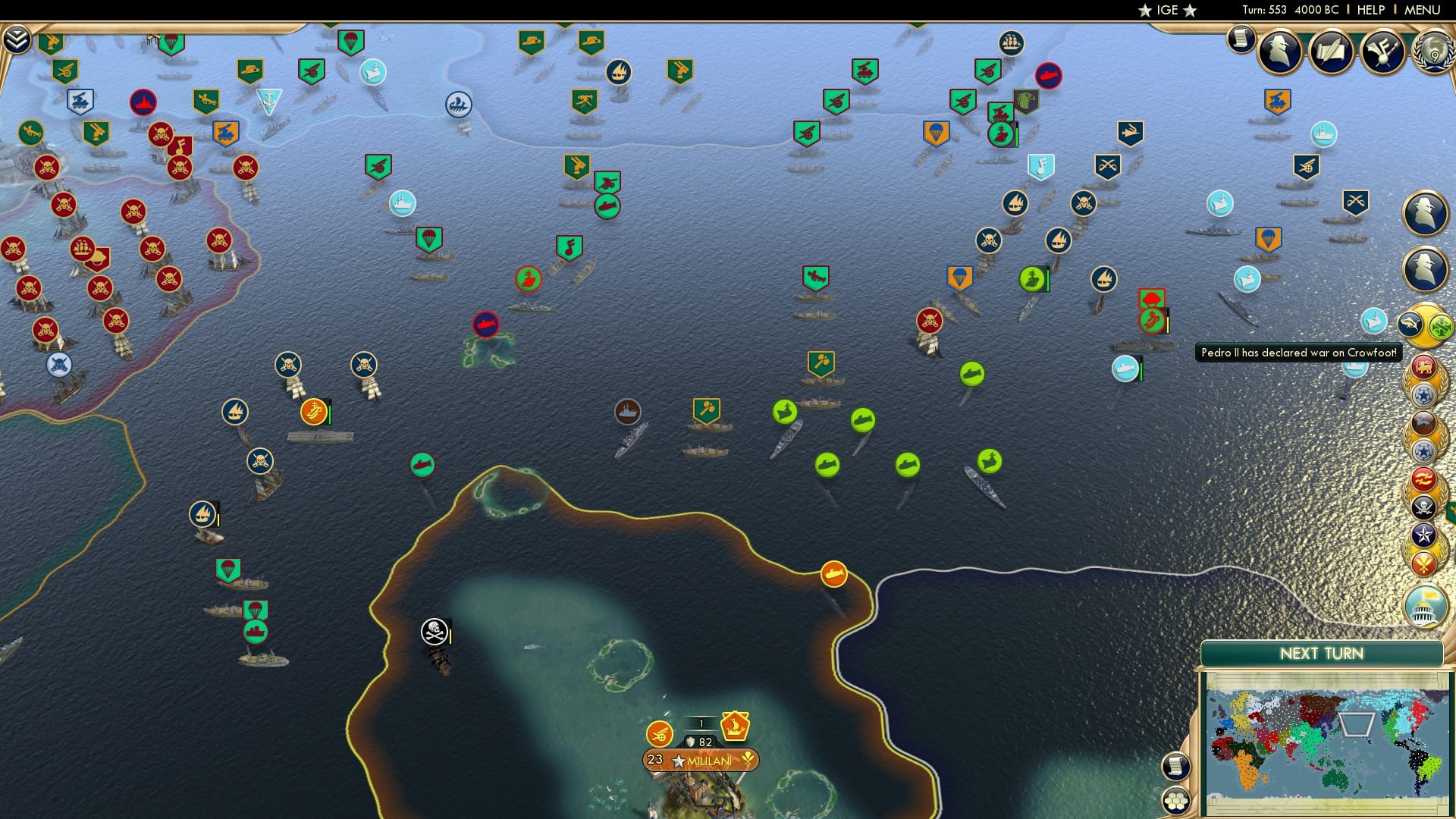Open the MENU from the top bar
Image resolution: width=1456 pixels, height=819 pixels.
pyautogui.click(x=1422, y=10)
